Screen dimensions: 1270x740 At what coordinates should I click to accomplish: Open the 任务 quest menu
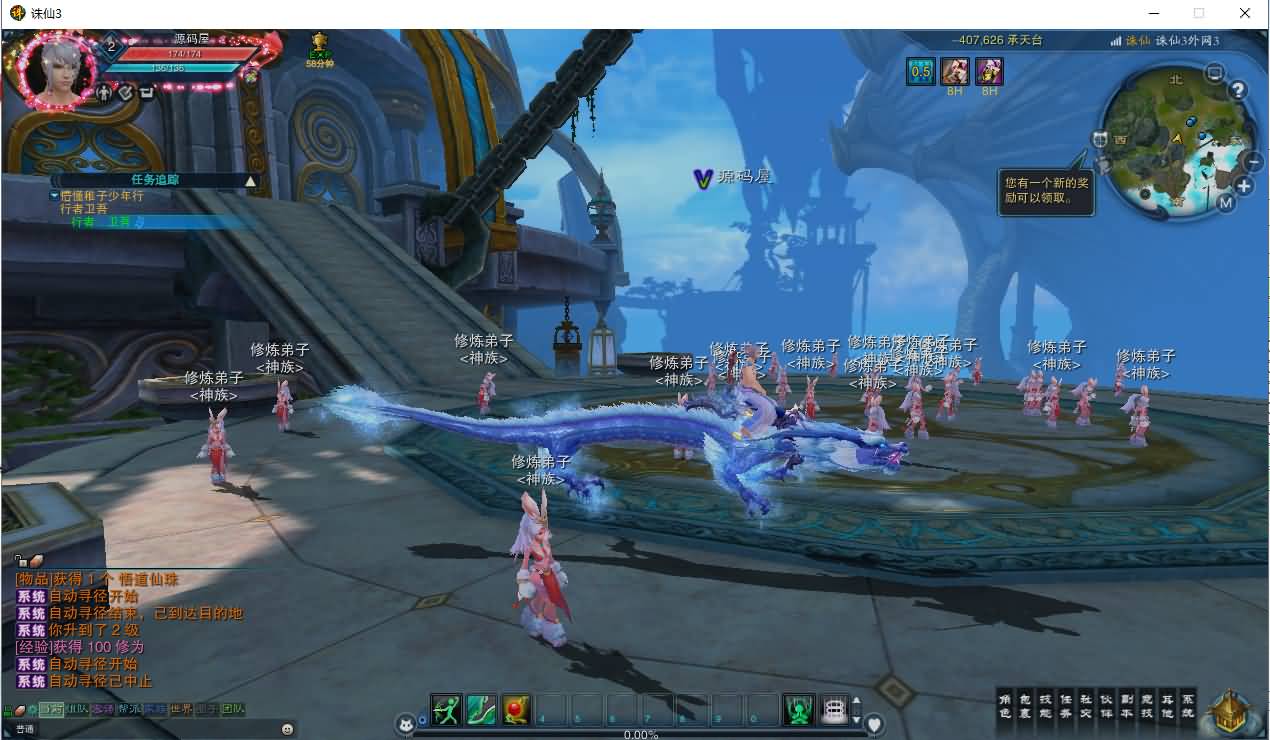coord(1065,706)
